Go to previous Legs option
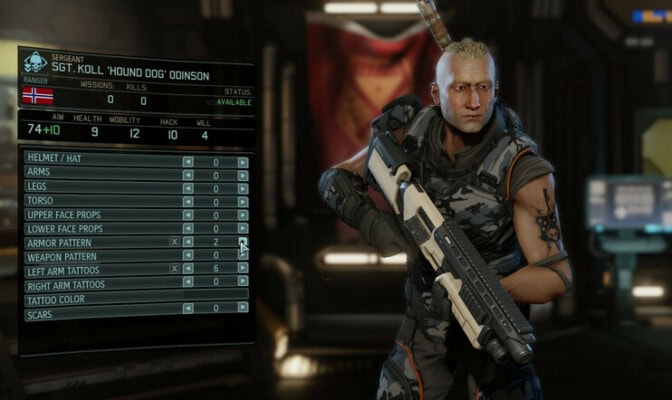 (188, 188)
